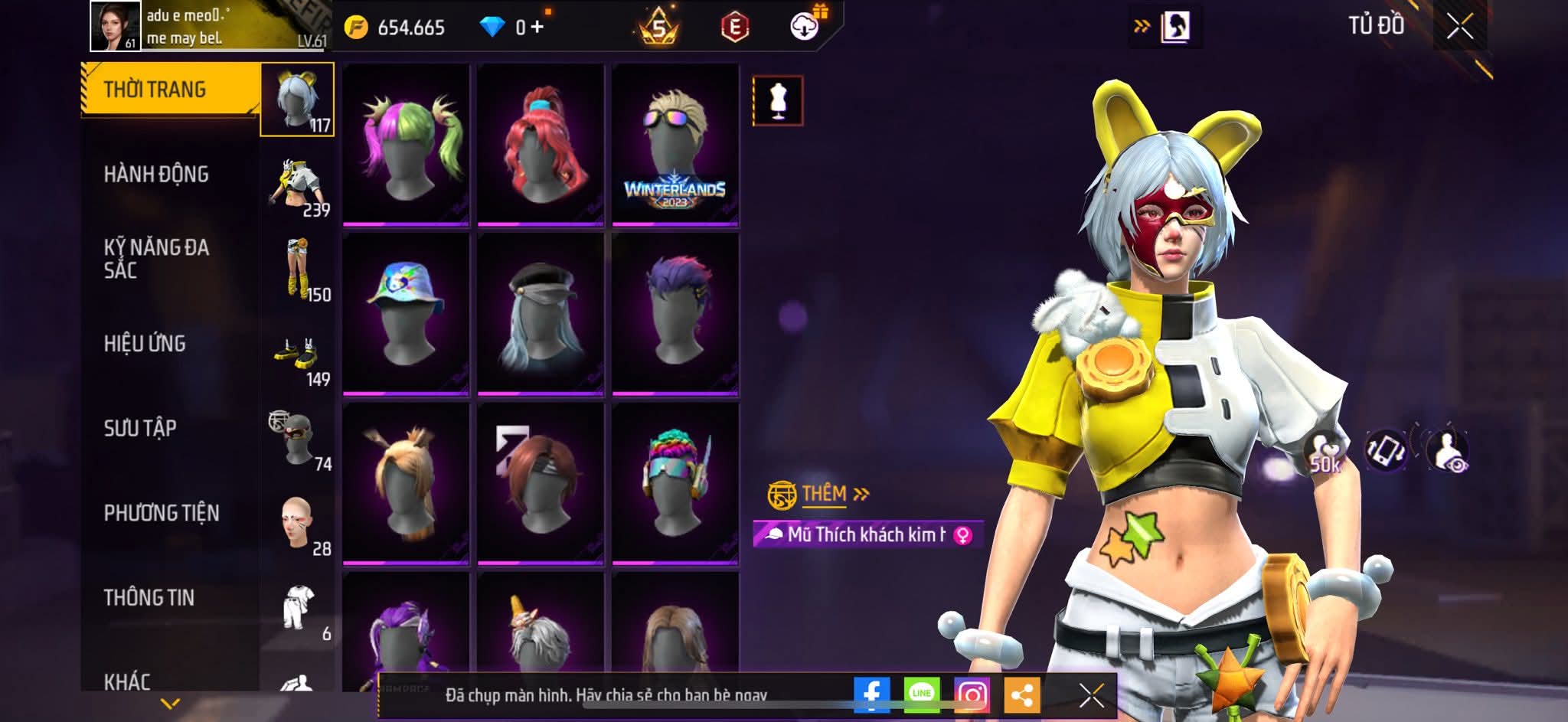
Task: Select the red ponytail hair item
Action: (x=541, y=144)
